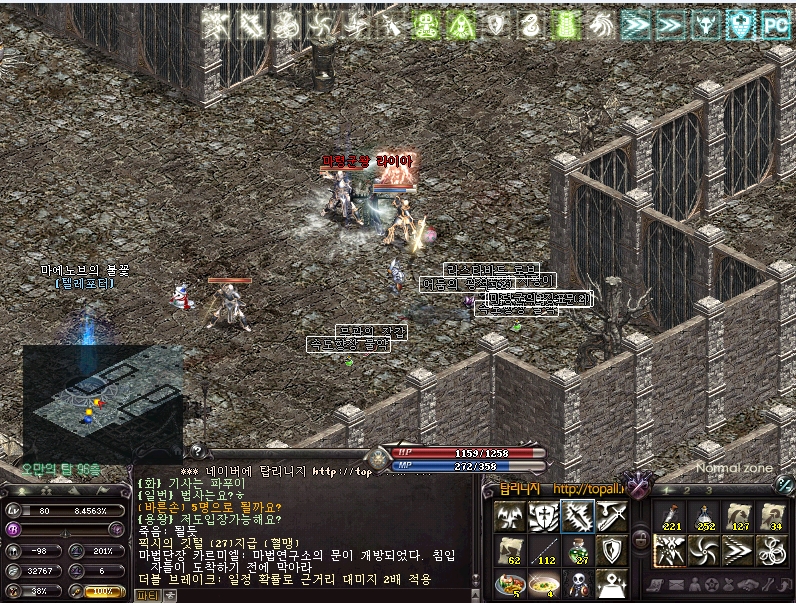Activate the spinning pinwheel blade skill
The height and width of the screenshot is (603, 796).
coord(703,551)
